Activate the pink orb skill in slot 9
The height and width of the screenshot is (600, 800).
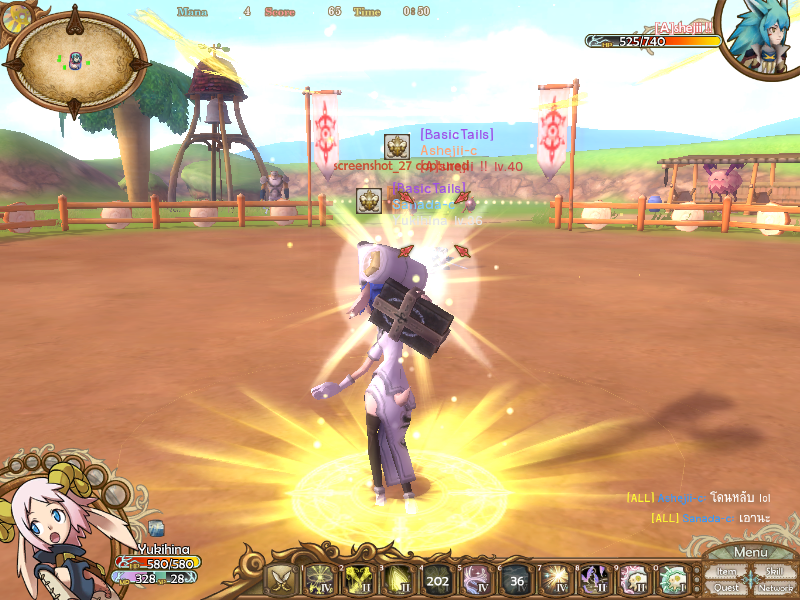click(633, 579)
